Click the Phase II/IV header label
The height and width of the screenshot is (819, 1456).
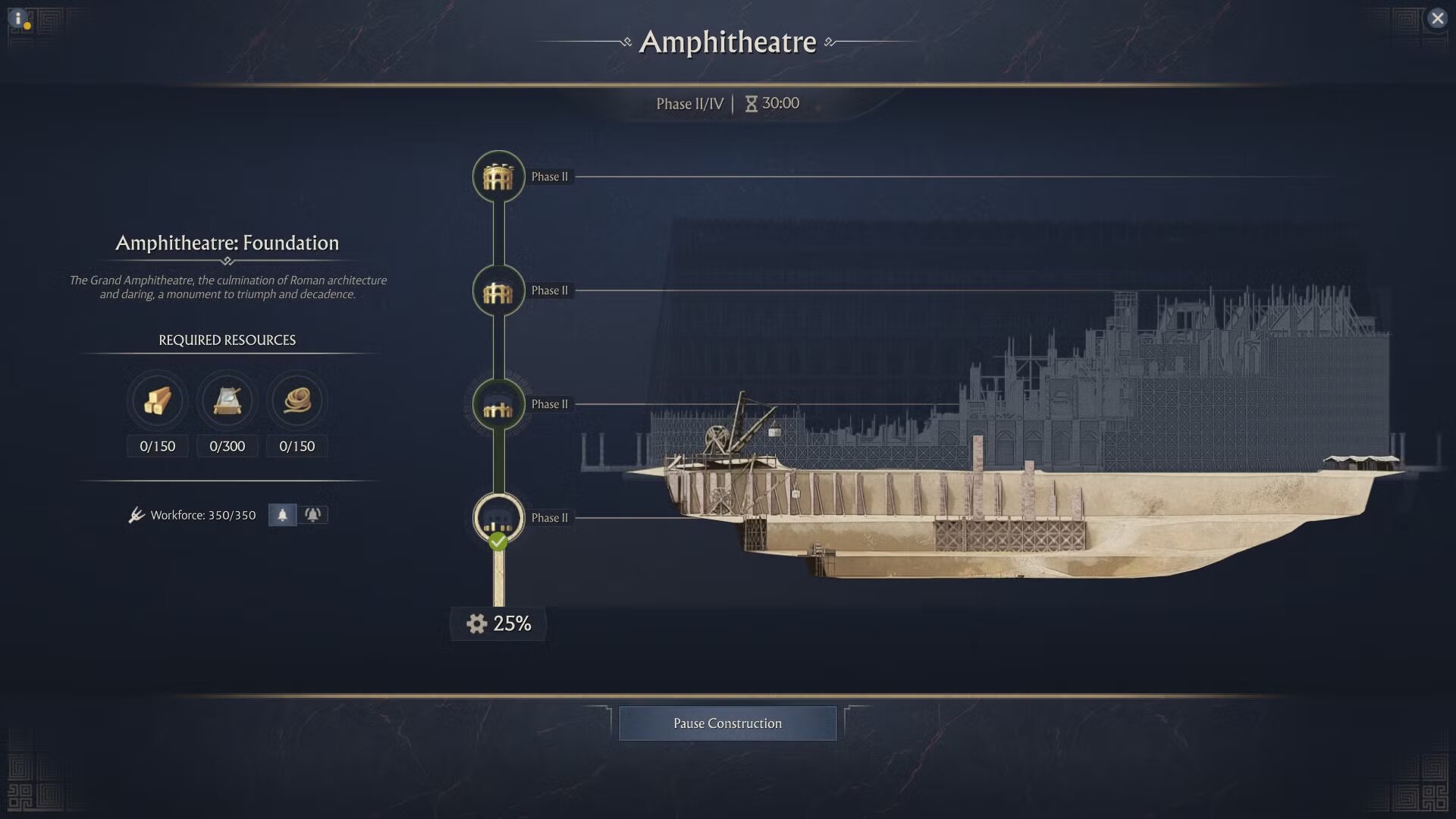691,104
